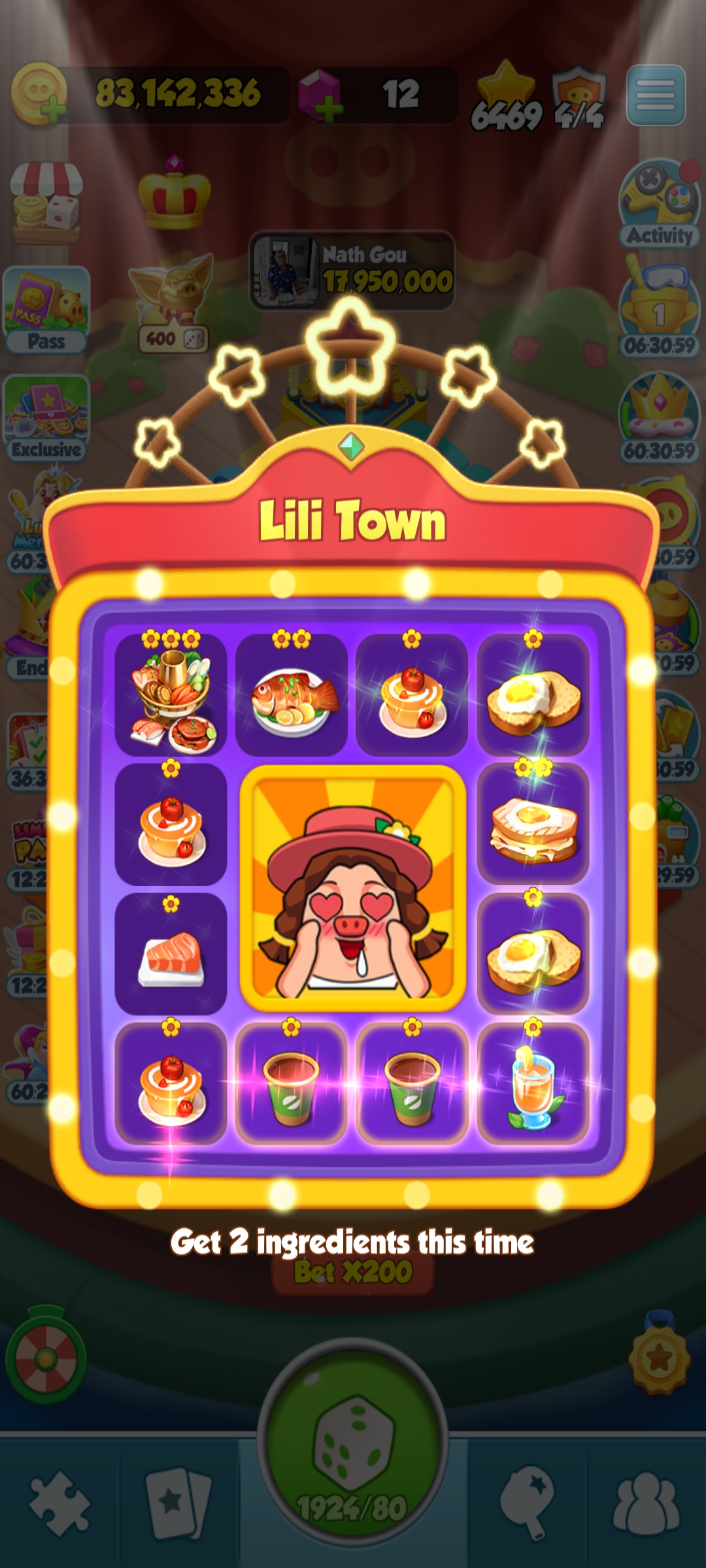Open the cards collection tab
This screenshot has height=1568, width=706.
178,1503
